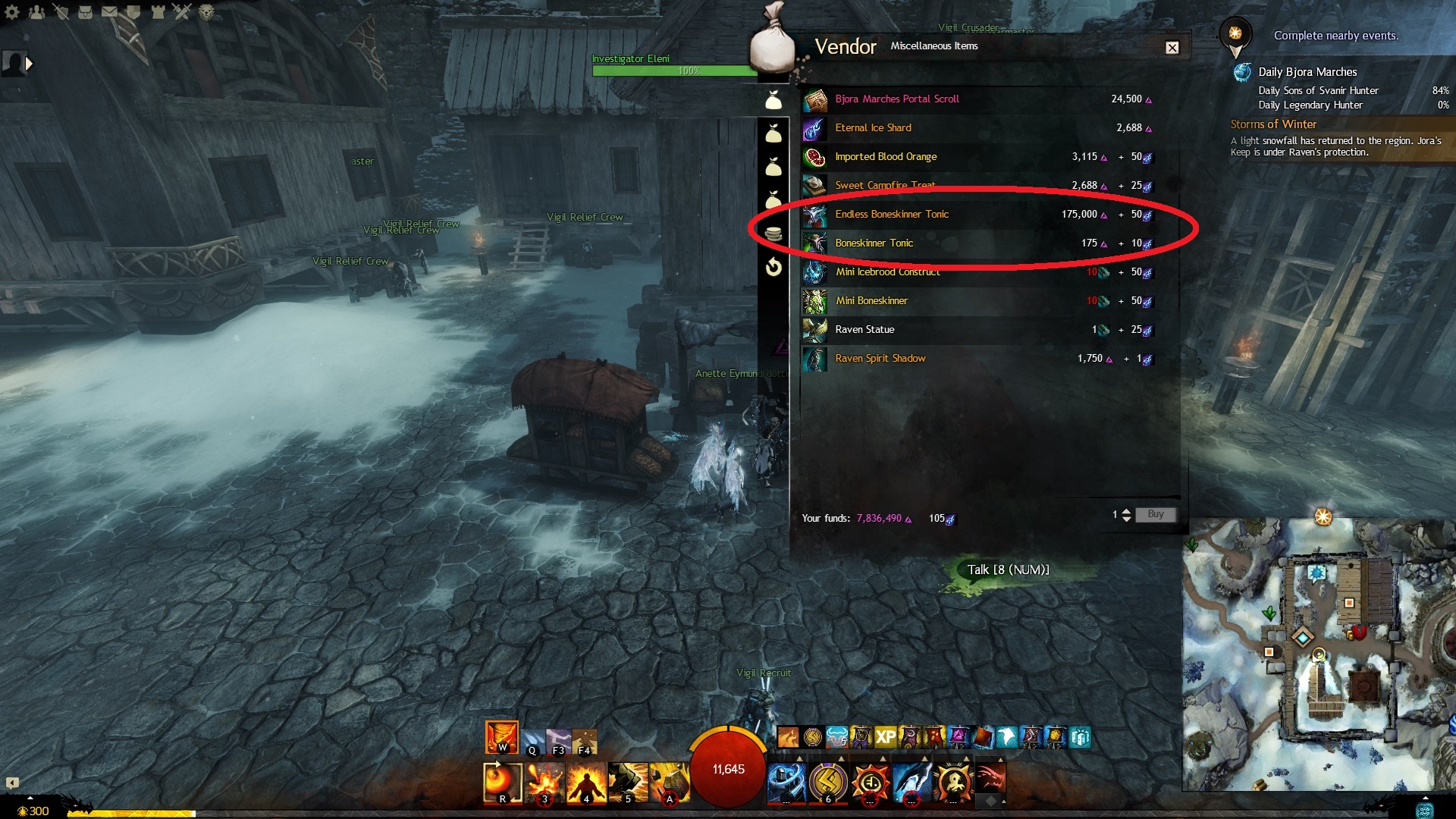Choose the Mini Boneskinner item

pyautogui.click(x=871, y=301)
